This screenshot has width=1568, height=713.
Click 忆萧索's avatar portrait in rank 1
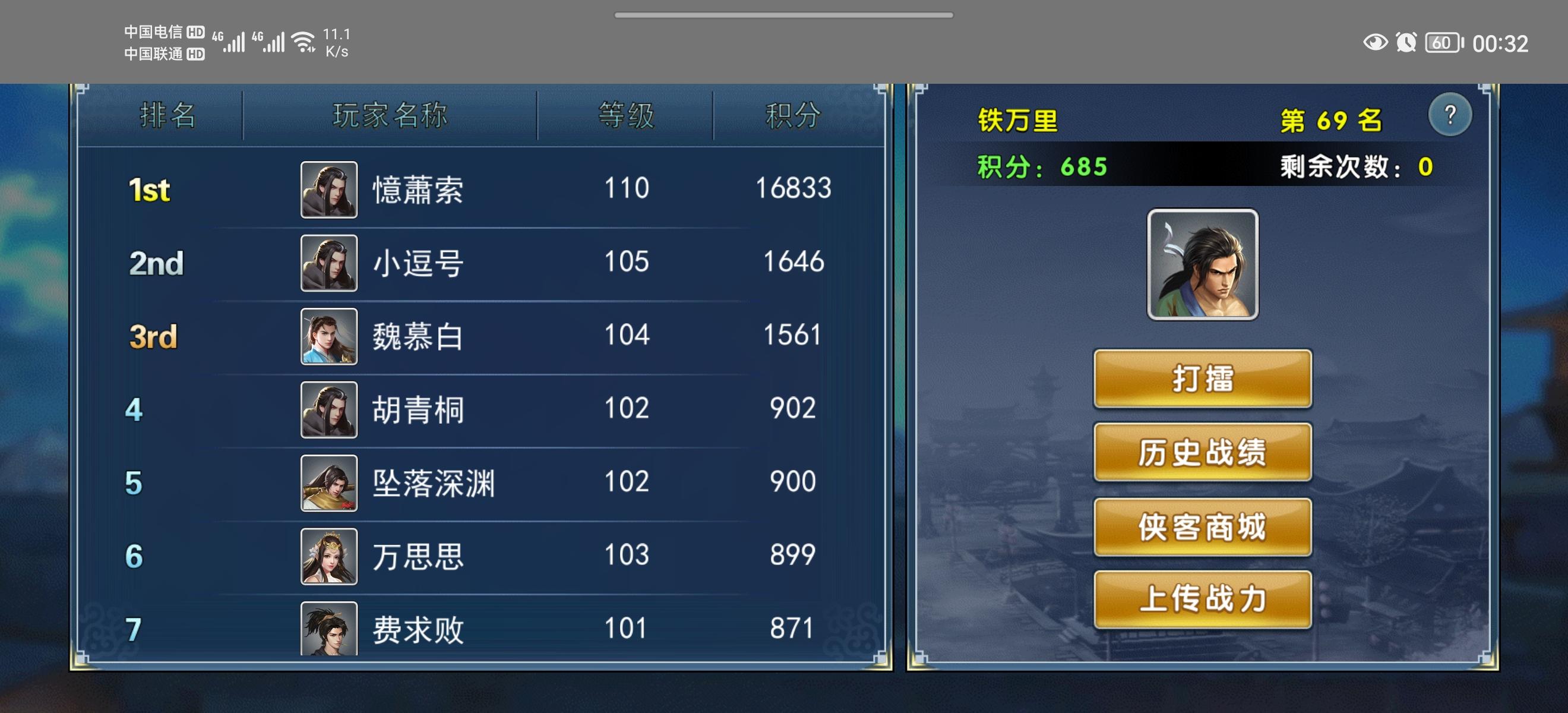(328, 189)
